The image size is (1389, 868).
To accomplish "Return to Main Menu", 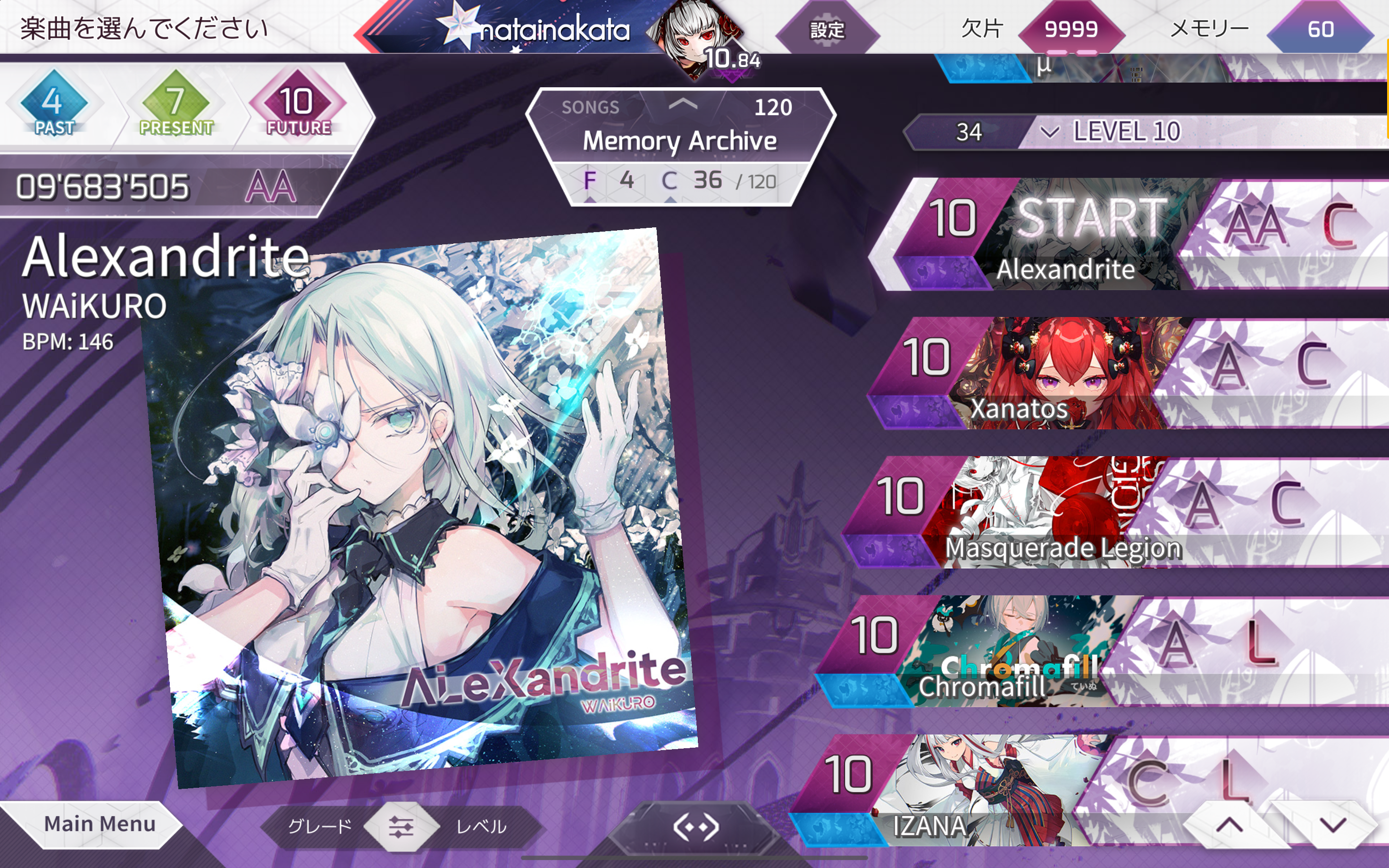I will [x=99, y=825].
